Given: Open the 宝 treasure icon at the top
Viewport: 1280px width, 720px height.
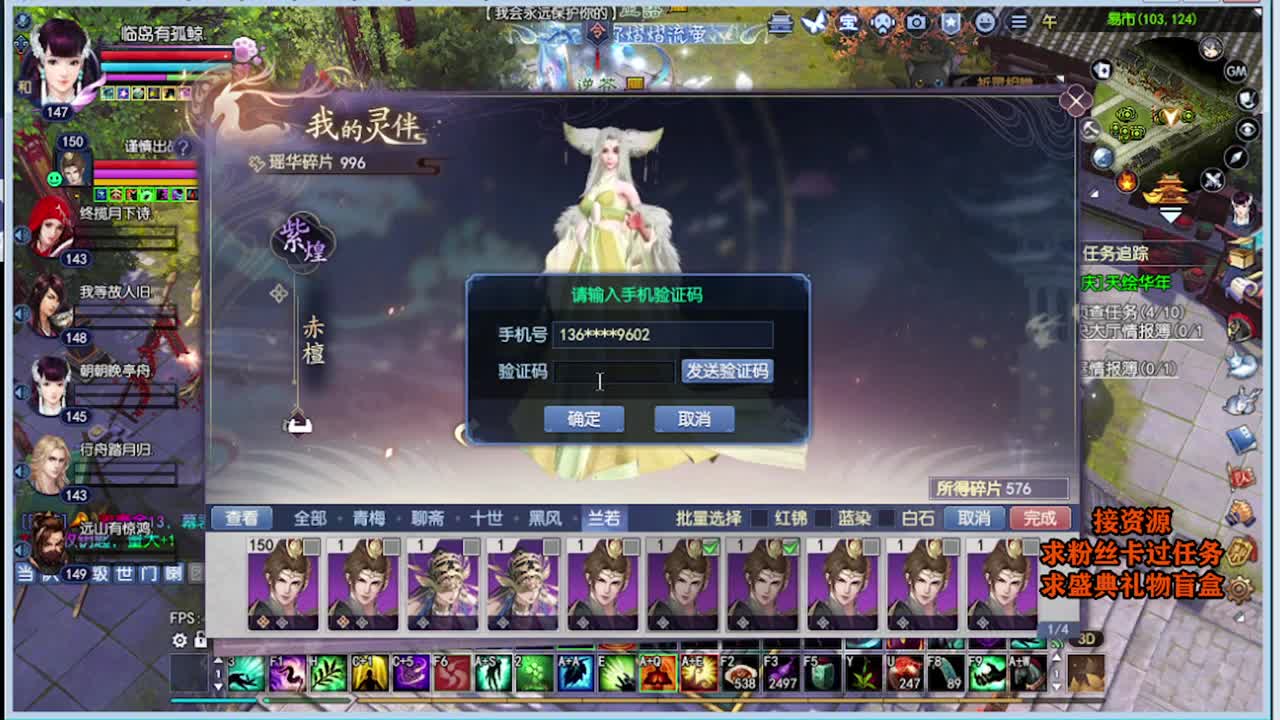Looking at the screenshot, I should click(x=850, y=23).
